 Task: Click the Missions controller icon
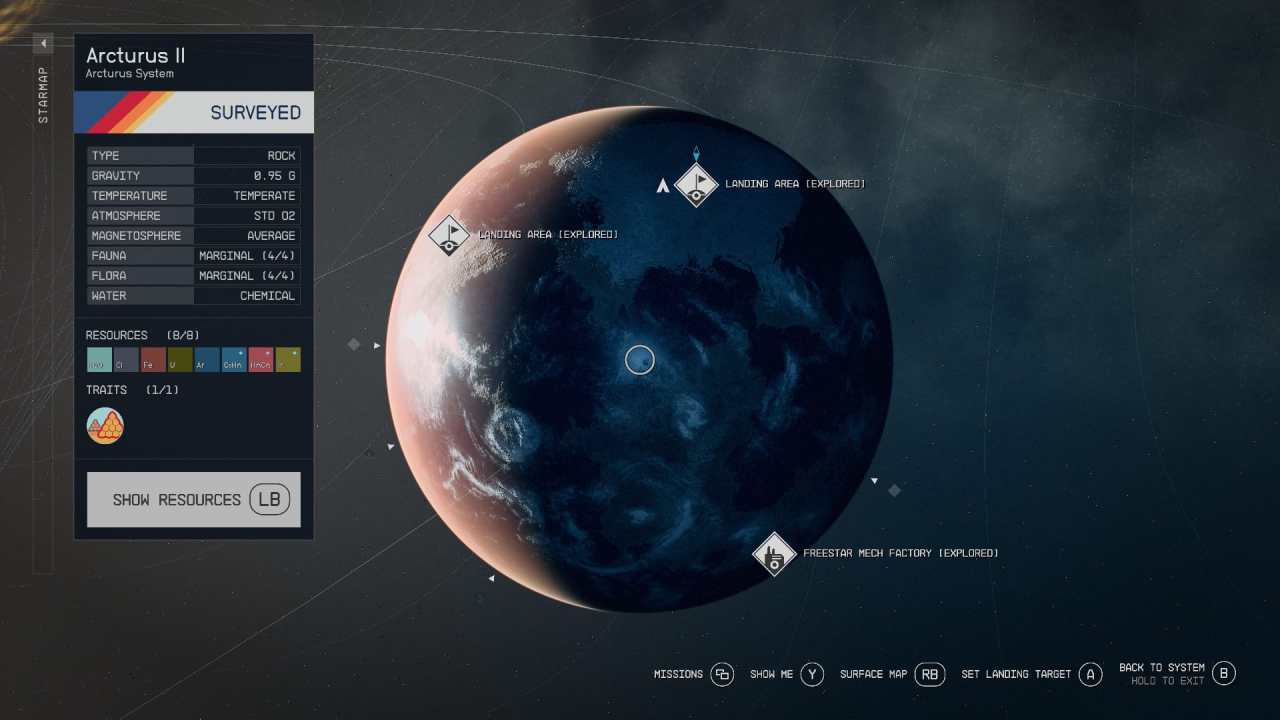(722, 674)
